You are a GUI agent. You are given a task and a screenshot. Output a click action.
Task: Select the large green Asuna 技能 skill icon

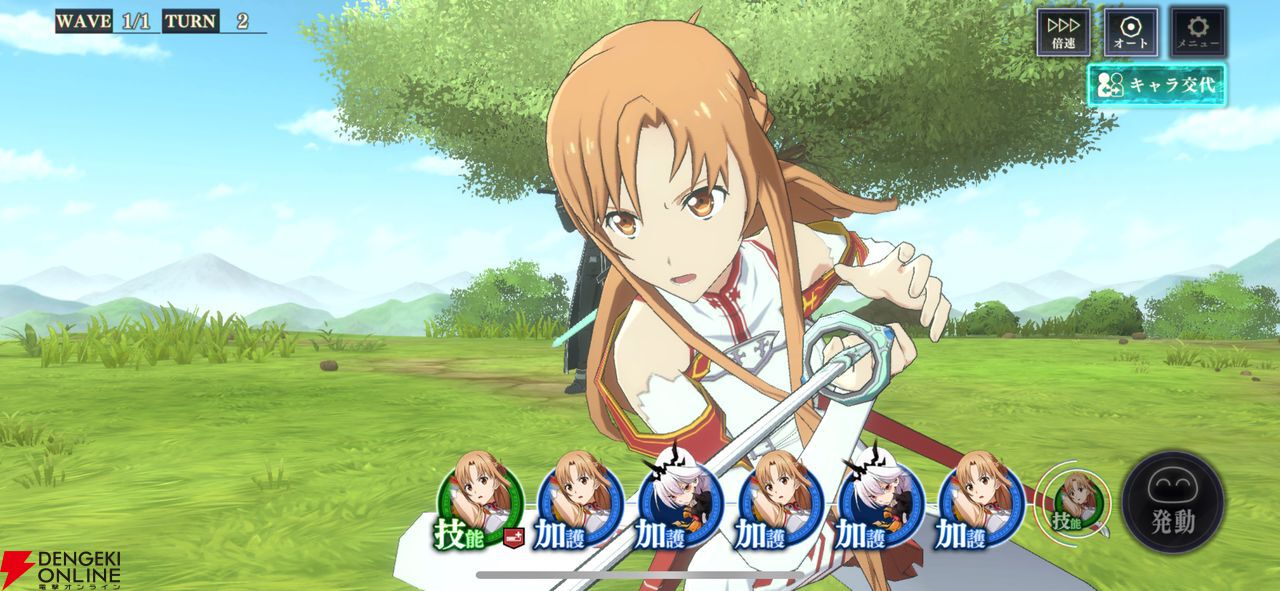tap(482, 500)
